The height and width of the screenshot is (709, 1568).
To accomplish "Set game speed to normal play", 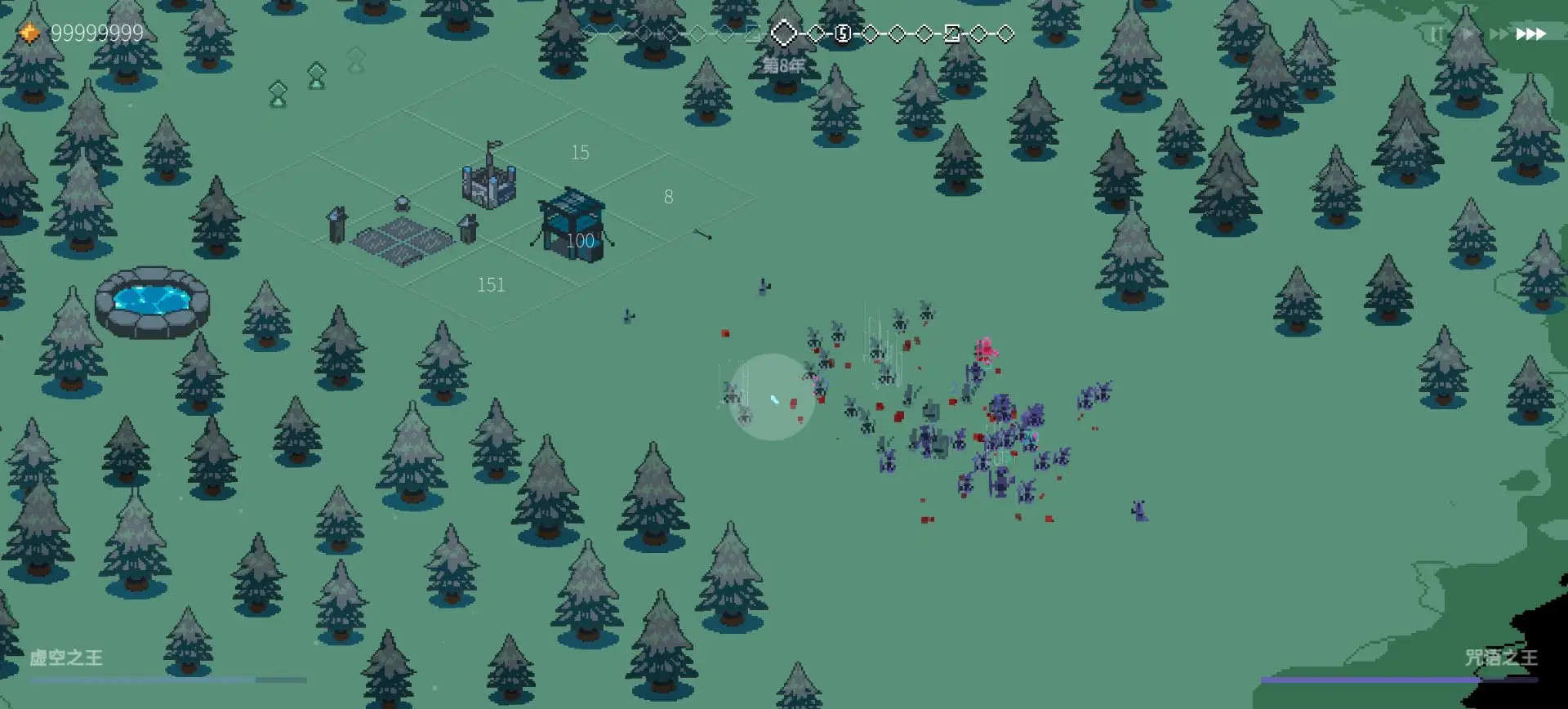I will [1468, 34].
